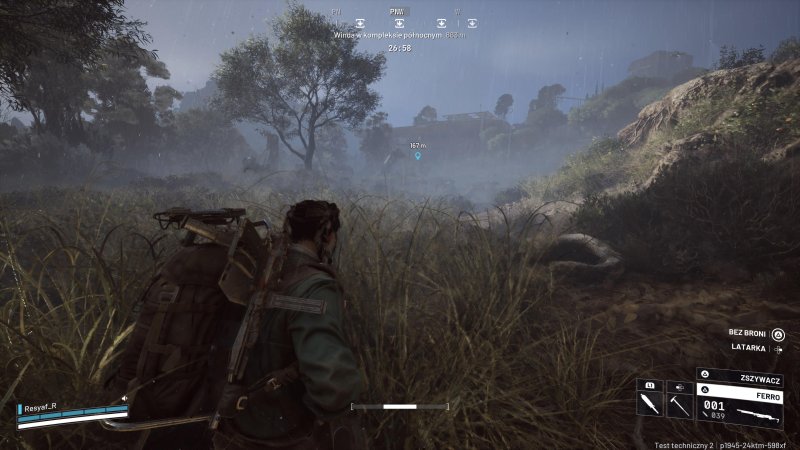
Task: Click the speaker icon beside the player name
Action: click(123, 397)
